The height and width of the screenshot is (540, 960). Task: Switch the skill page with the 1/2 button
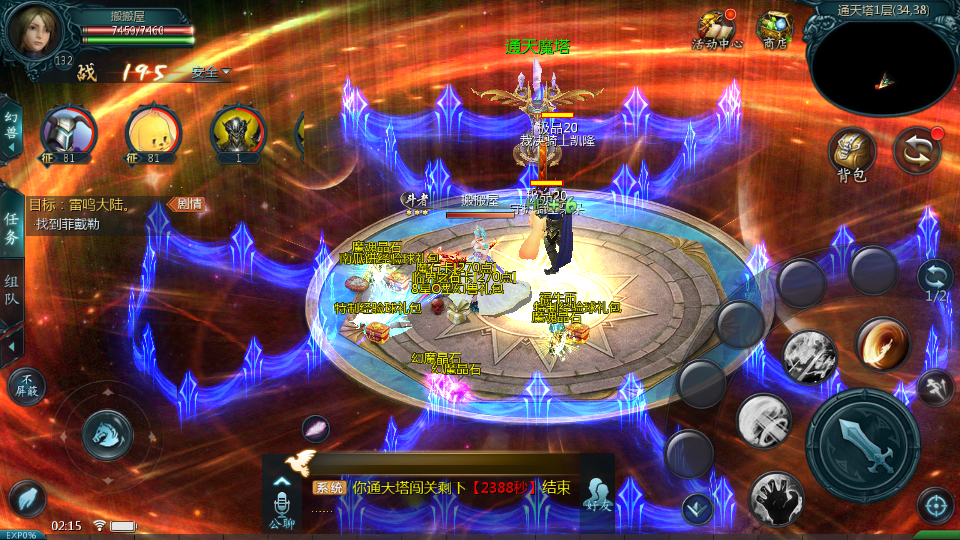[936, 278]
